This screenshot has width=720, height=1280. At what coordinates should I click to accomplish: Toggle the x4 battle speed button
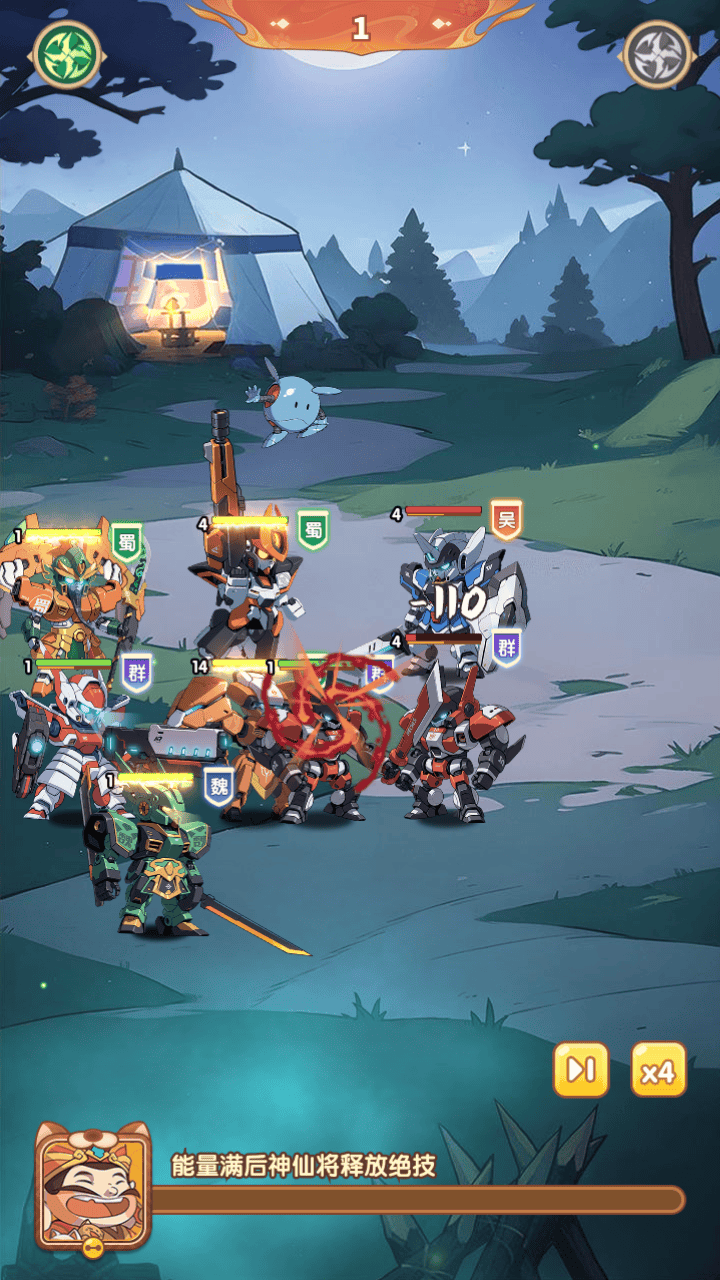pos(659,1070)
